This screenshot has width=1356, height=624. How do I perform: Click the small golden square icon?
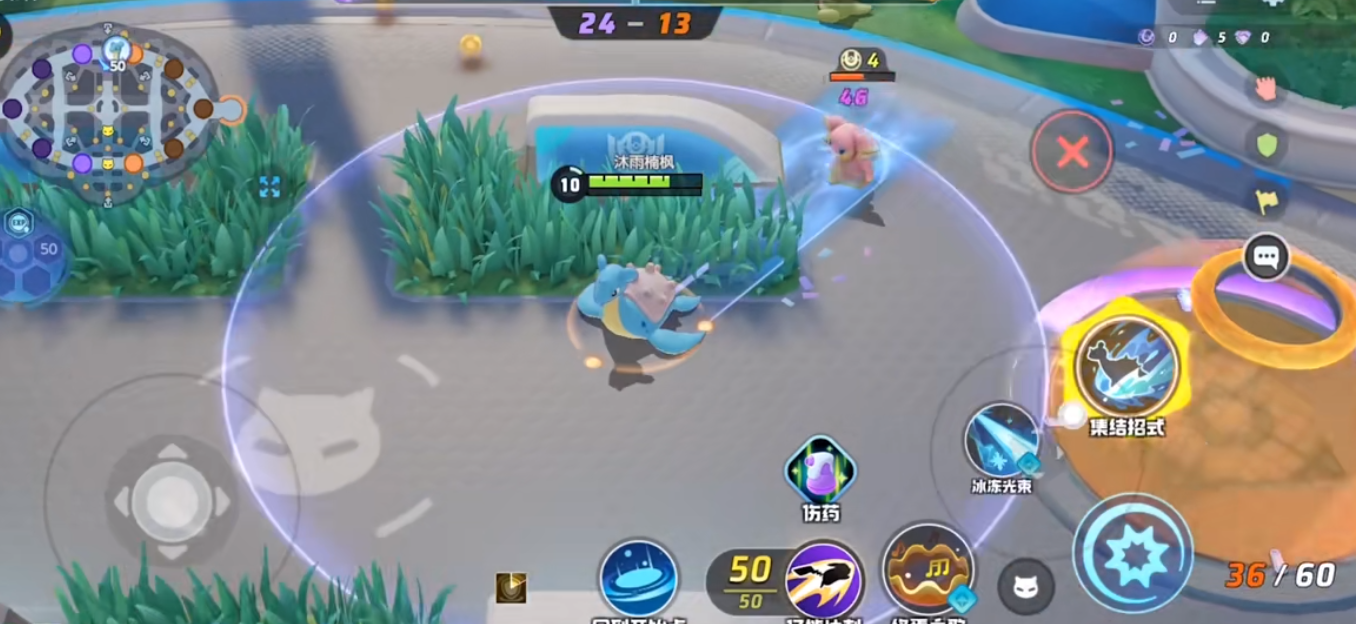click(511, 587)
